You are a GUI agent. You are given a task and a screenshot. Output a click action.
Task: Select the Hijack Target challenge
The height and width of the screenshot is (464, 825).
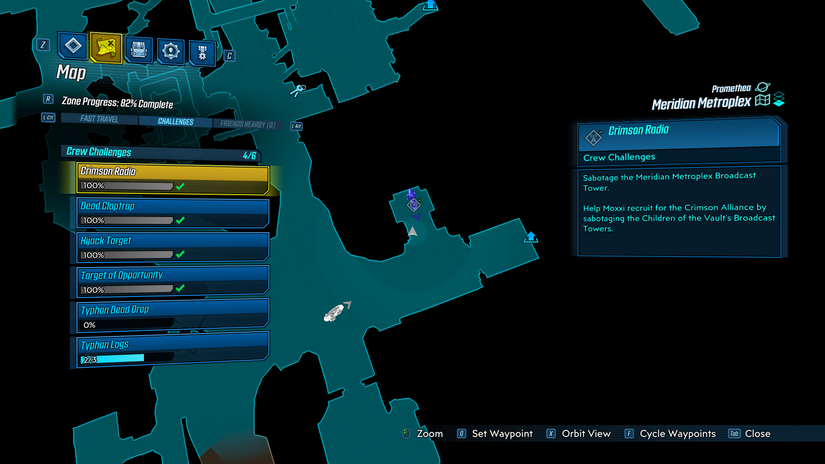tap(172, 247)
